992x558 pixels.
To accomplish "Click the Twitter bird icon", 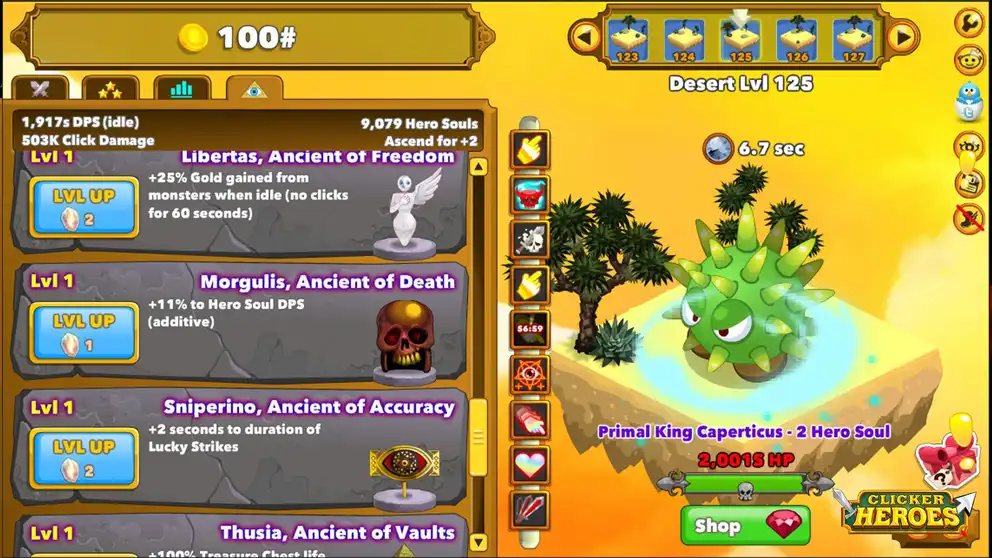I will click(x=969, y=98).
